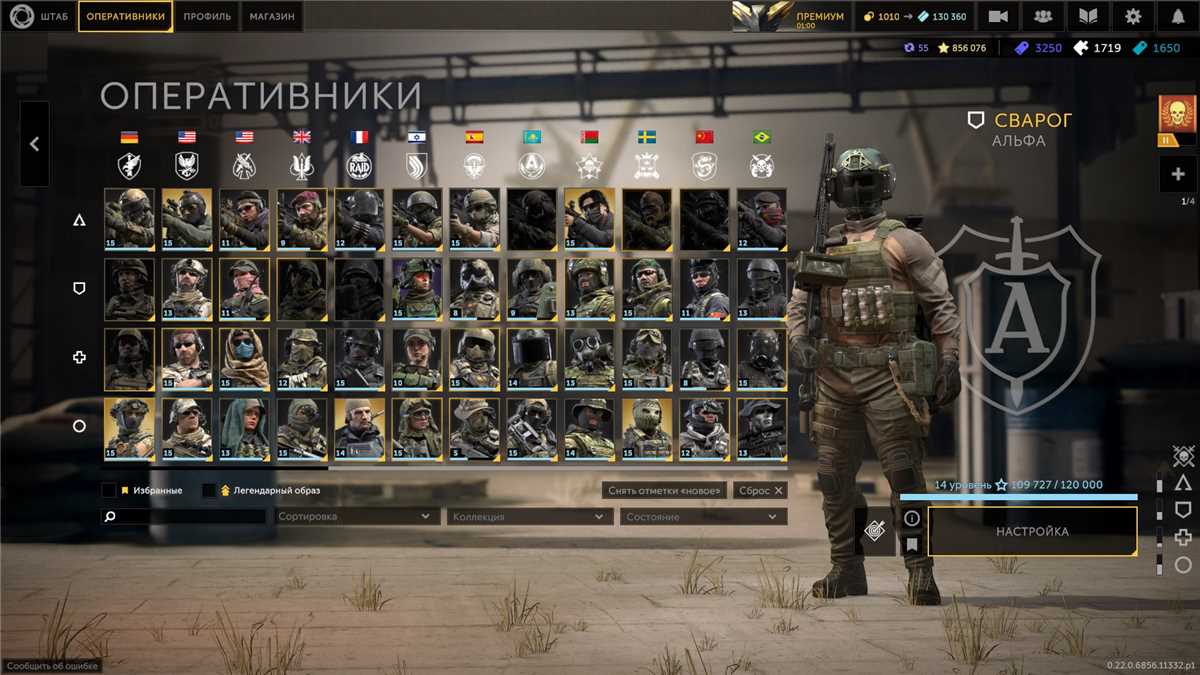1200x675 pixels.
Task: Reset filters with the Сброс button
Action: click(x=759, y=491)
